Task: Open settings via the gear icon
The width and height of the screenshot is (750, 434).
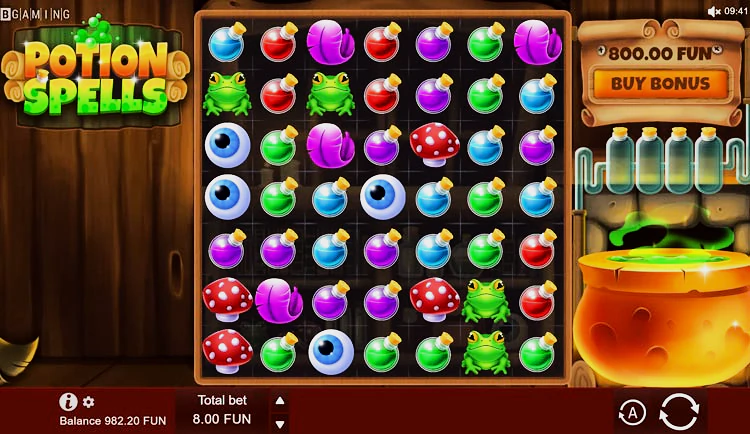Action: pos(88,402)
